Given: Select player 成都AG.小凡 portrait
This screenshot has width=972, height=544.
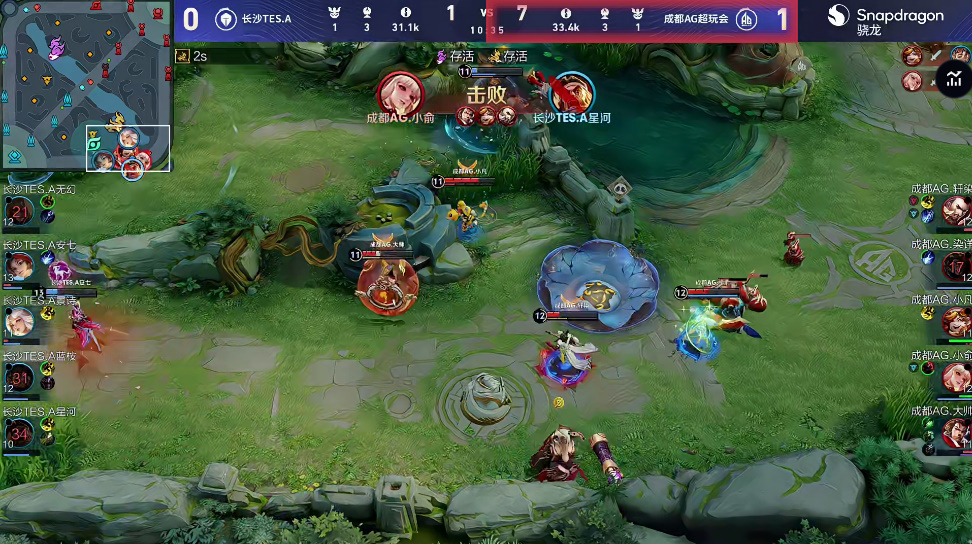Looking at the screenshot, I should coord(955,321).
